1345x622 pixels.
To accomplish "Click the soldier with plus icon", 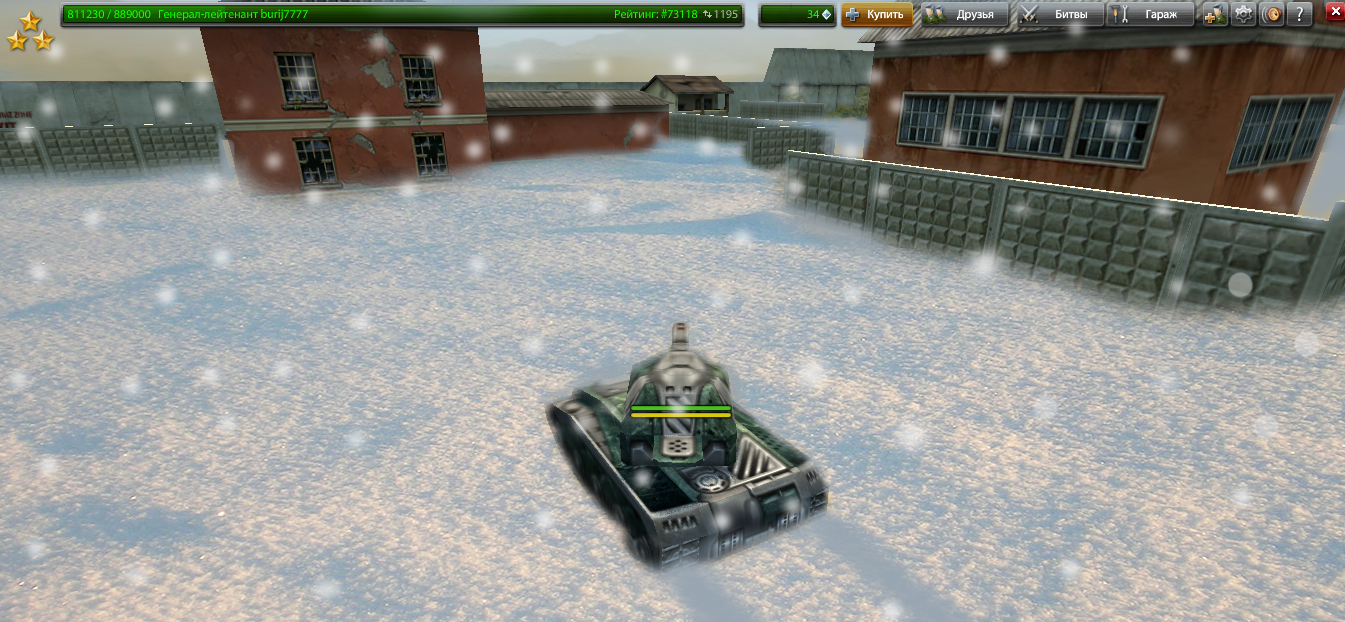I will click(x=1215, y=14).
